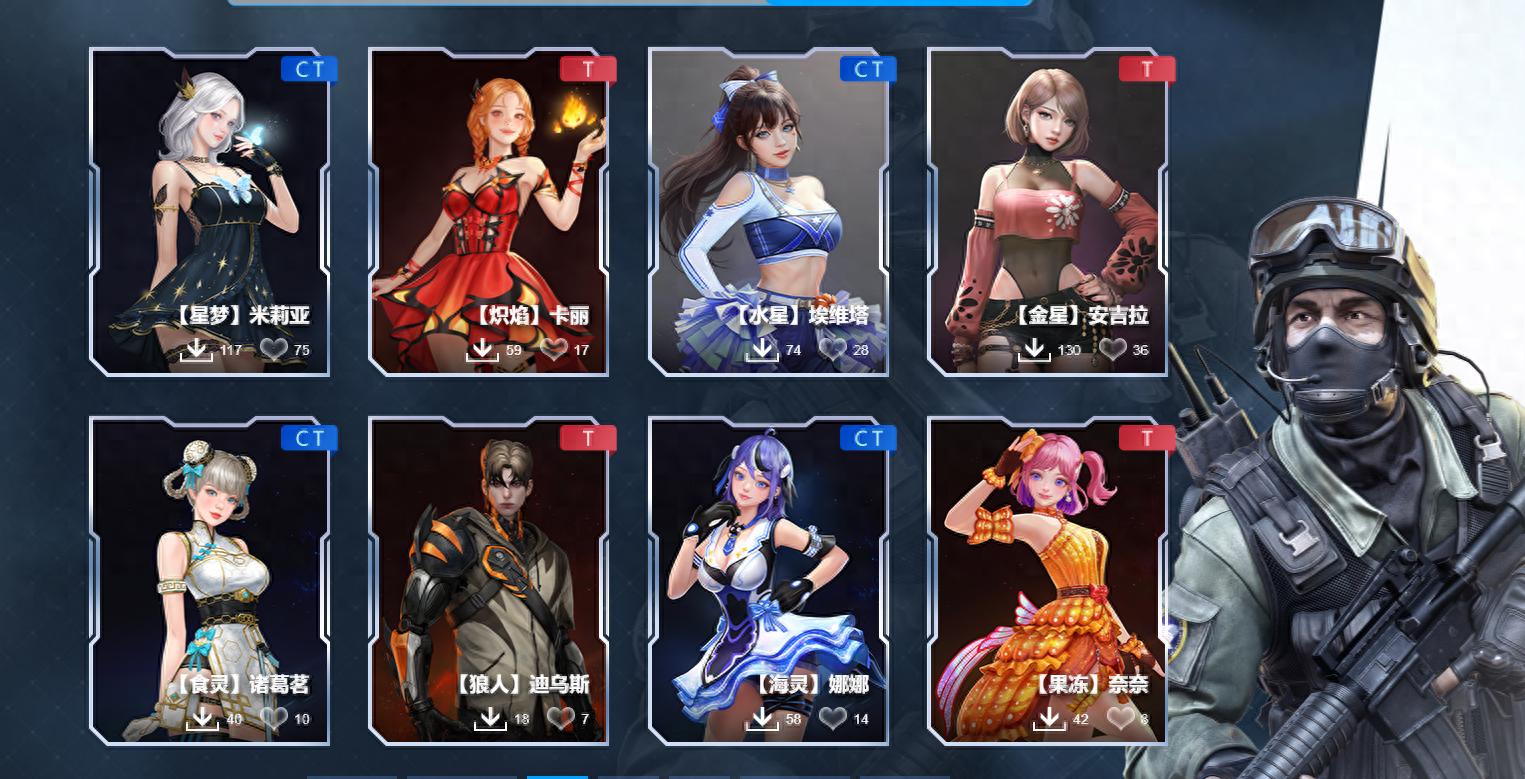Download the 【金星】安吉拉 skin
The height and width of the screenshot is (779, 1525).
pos(1034,350)
